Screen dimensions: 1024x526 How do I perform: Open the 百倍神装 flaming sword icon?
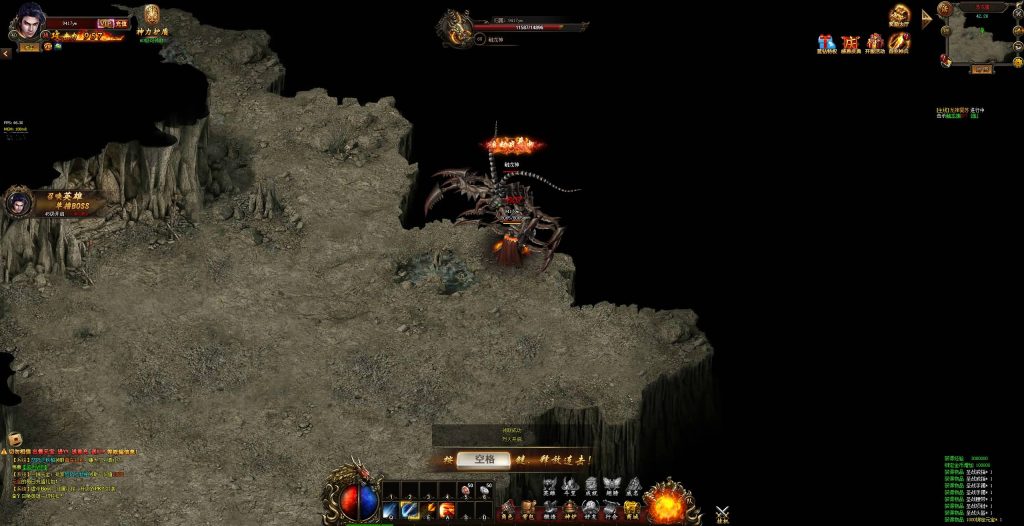tap(899, 43)
